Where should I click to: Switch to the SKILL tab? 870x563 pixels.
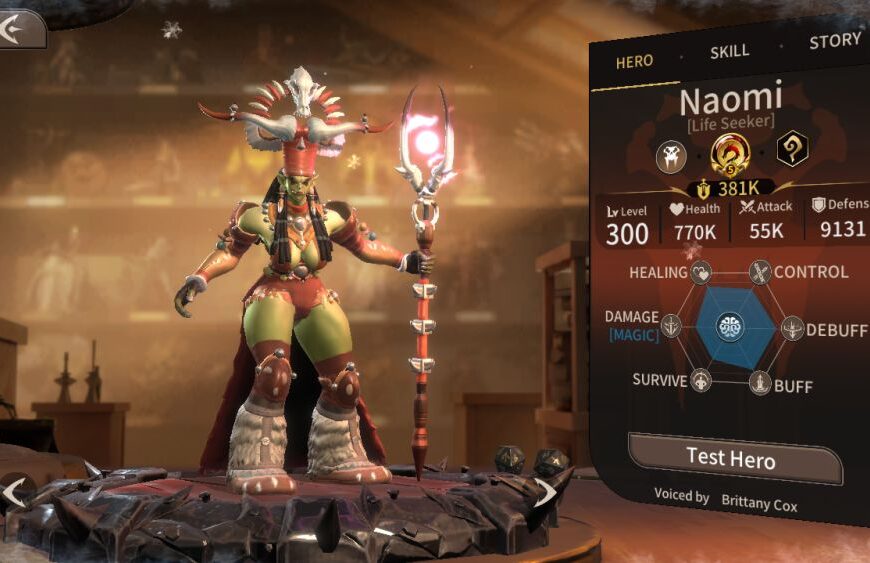click(x=729, y=52)
